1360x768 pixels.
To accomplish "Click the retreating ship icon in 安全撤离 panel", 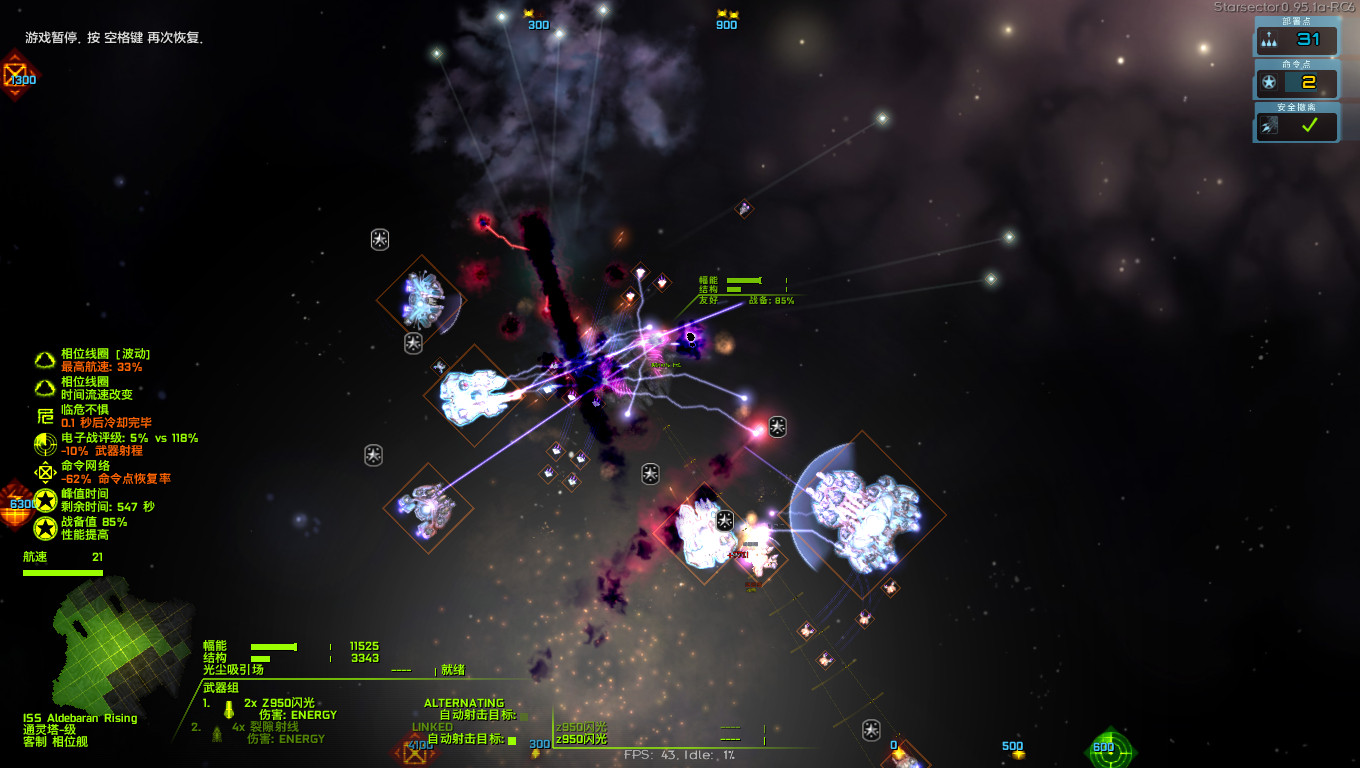I will (1268, 126).
